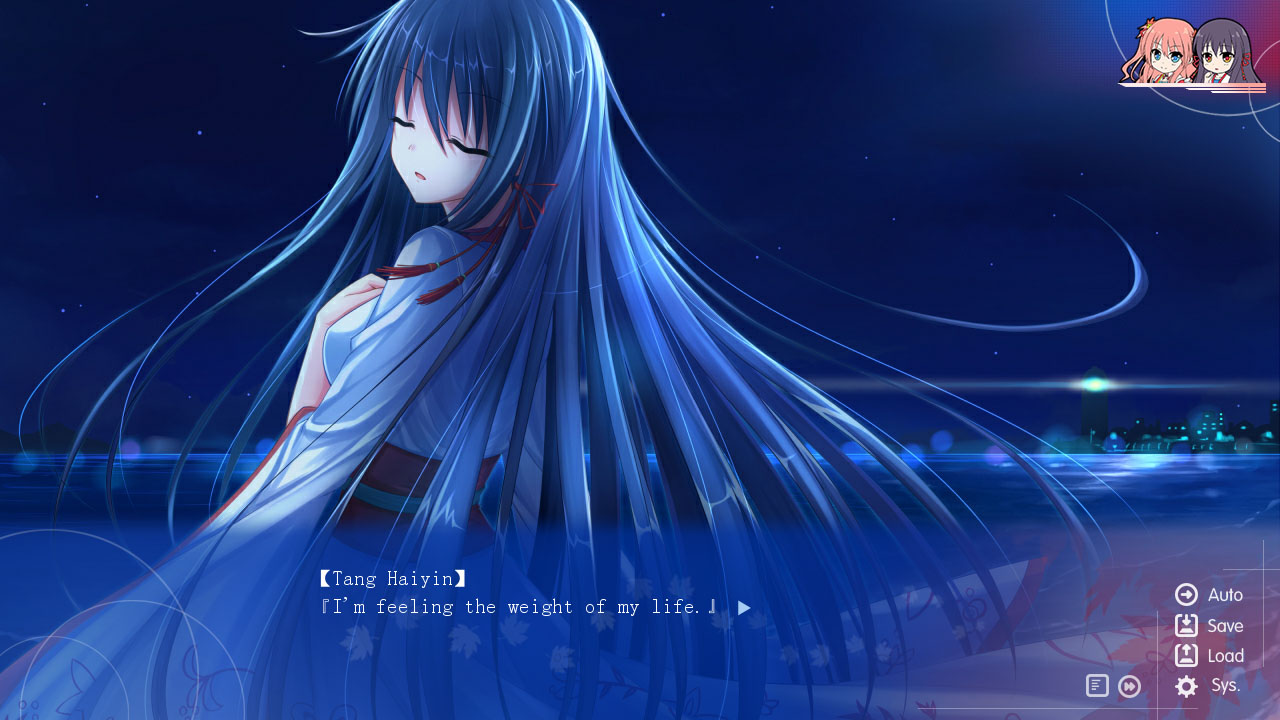Viewport: 1280px width, 720px height.
Task: Activate the fast-forward skip icon
Action: (x=1130, y=686)
